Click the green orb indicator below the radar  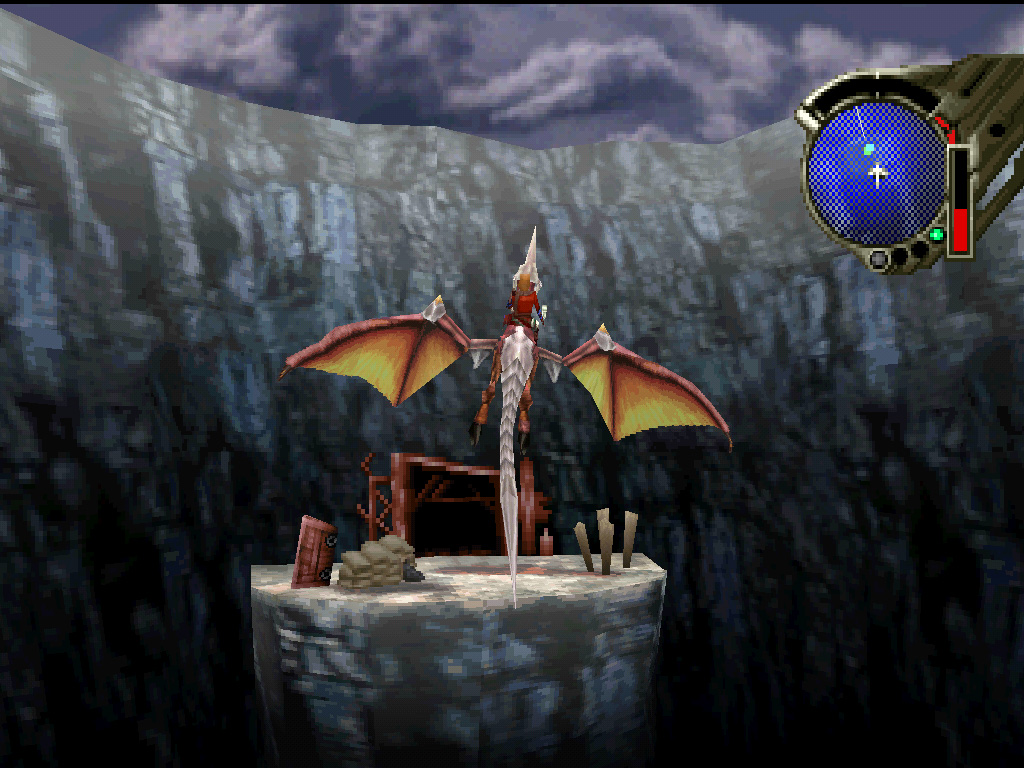pyautogui.click(x=936, y=235)
